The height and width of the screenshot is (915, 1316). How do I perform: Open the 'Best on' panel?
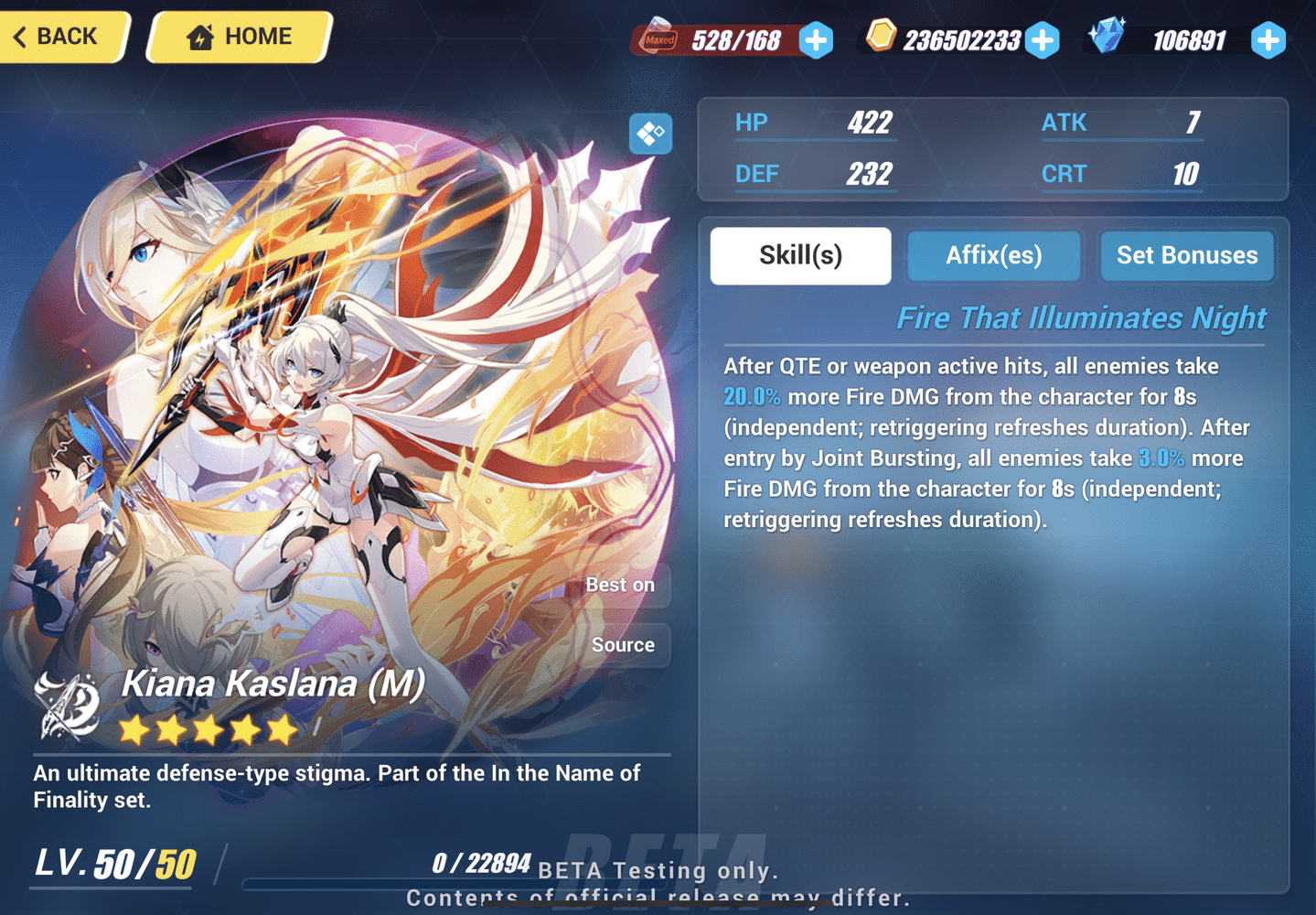tap(621, 586)
